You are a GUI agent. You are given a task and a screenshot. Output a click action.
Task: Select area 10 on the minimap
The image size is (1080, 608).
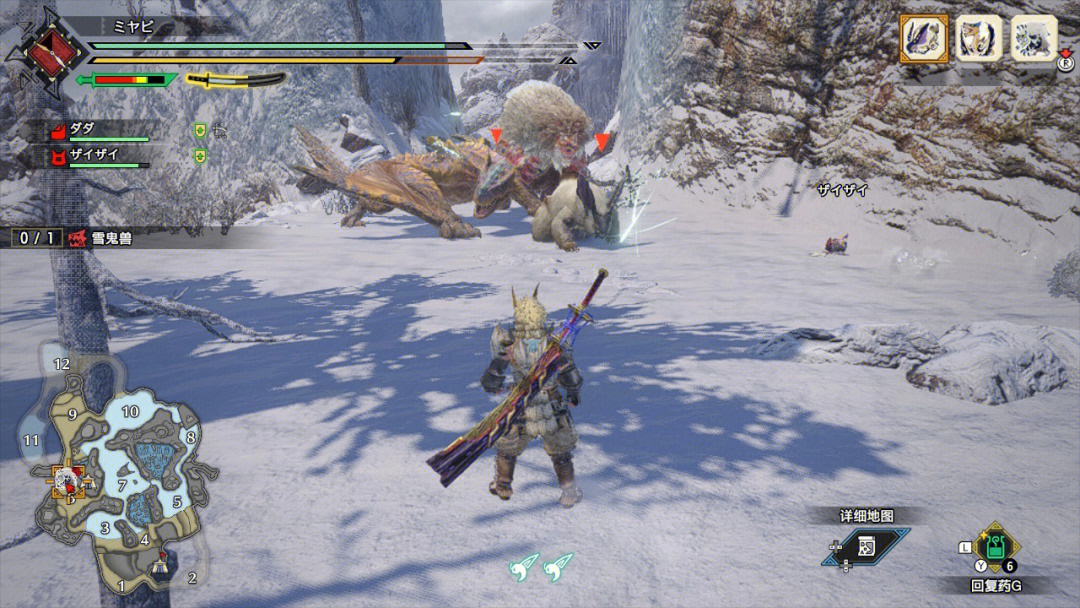(x=130, y=411)
